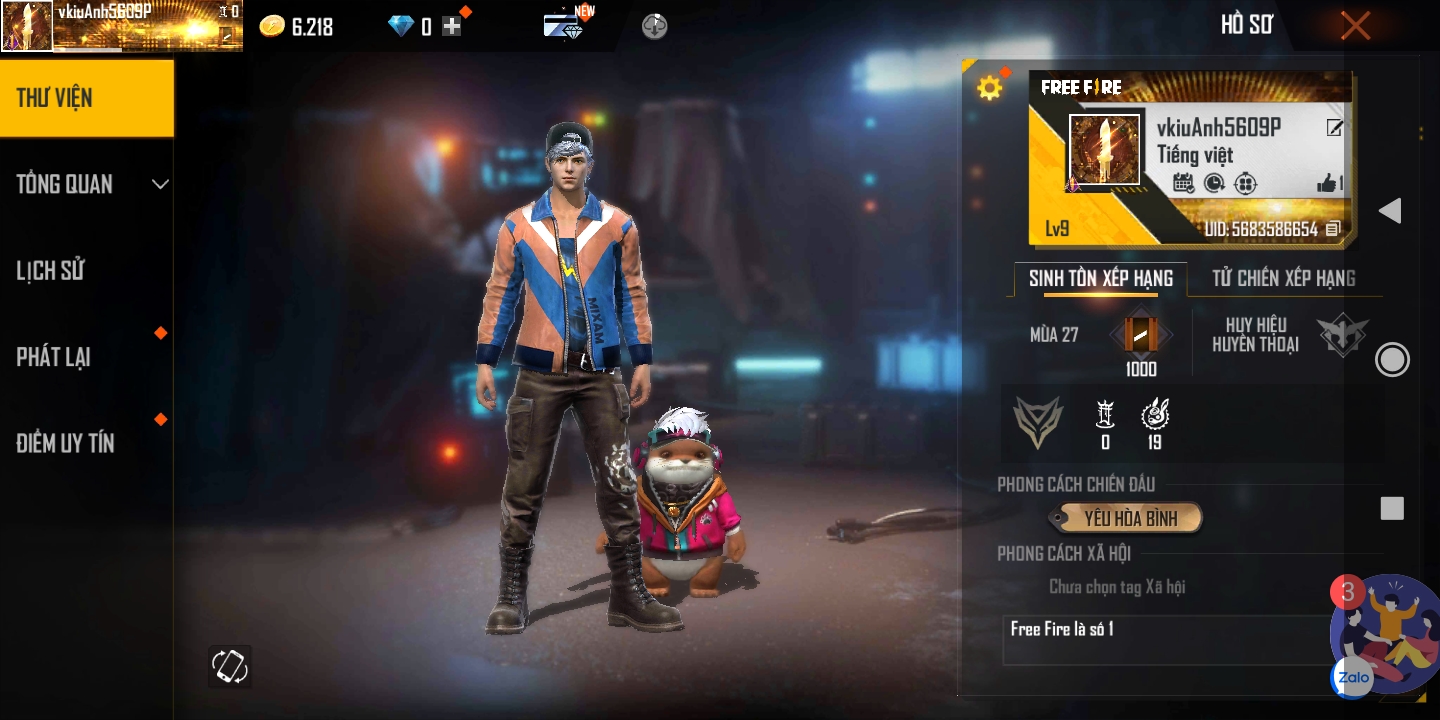Select the Phát Lại replay entry
1440x720 pixels.
click(55, 357)
